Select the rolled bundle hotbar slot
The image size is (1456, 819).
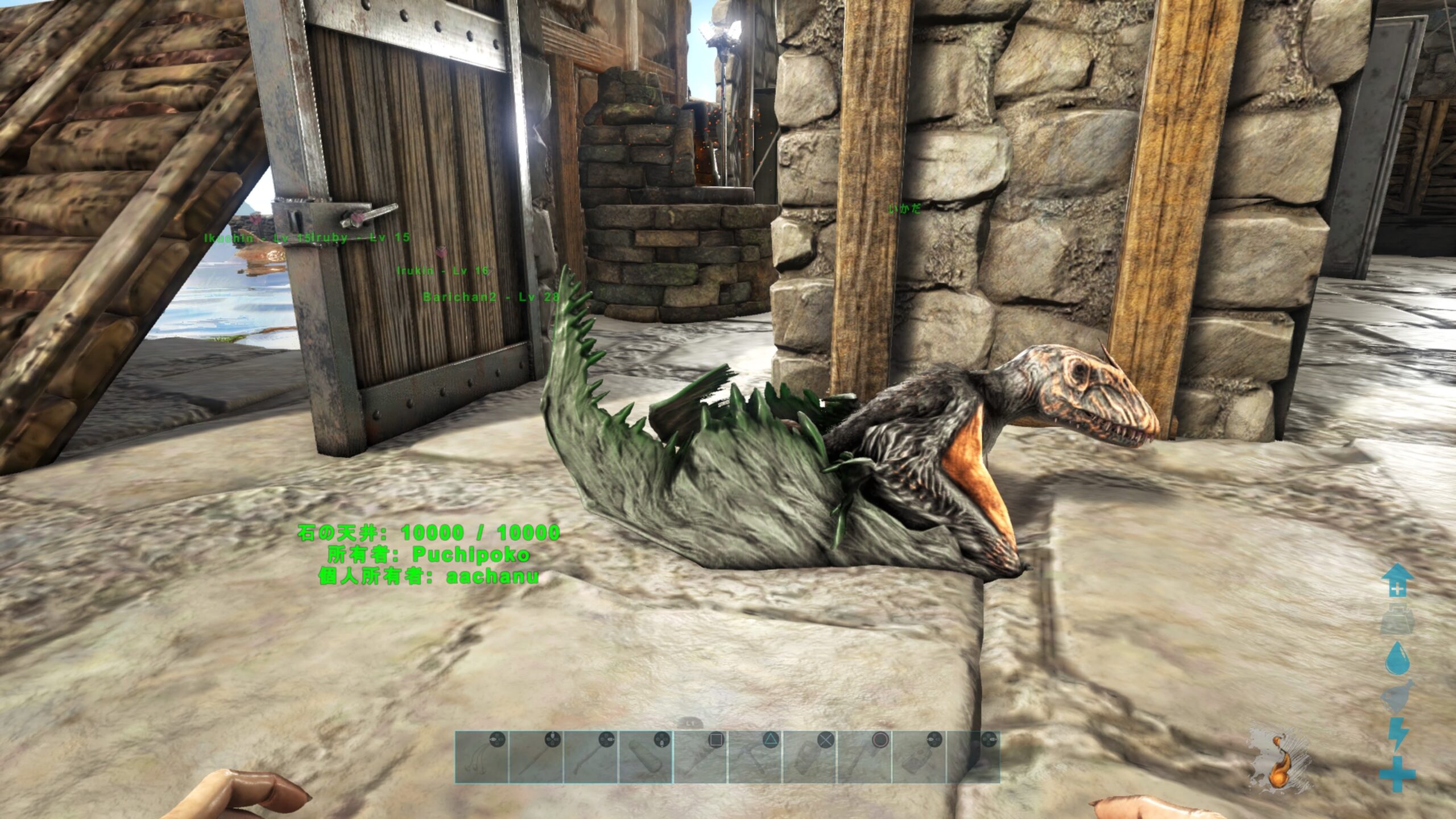pos(645,757)
